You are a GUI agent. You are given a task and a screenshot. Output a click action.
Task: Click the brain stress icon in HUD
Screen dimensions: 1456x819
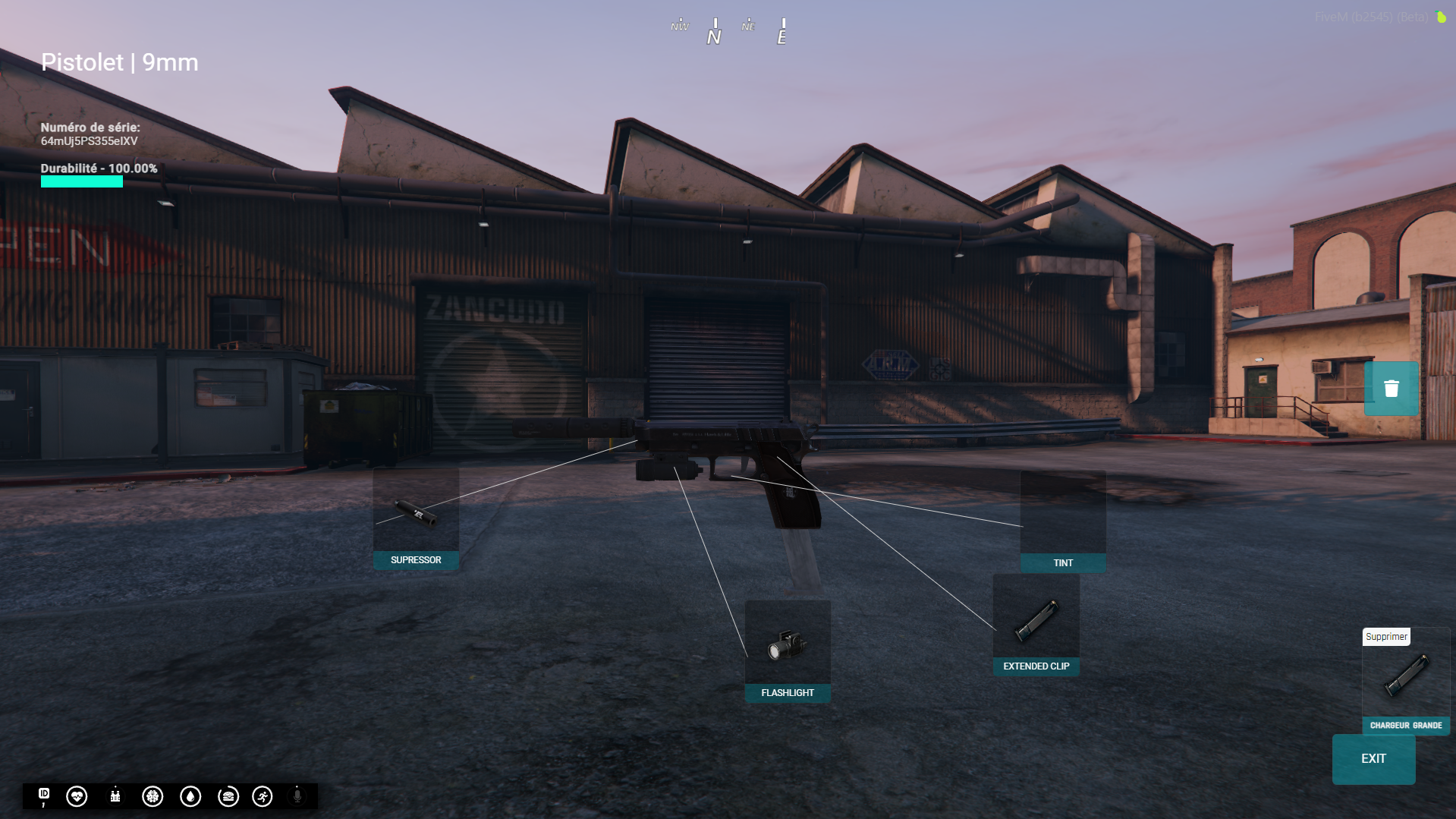tap(152, 796)
